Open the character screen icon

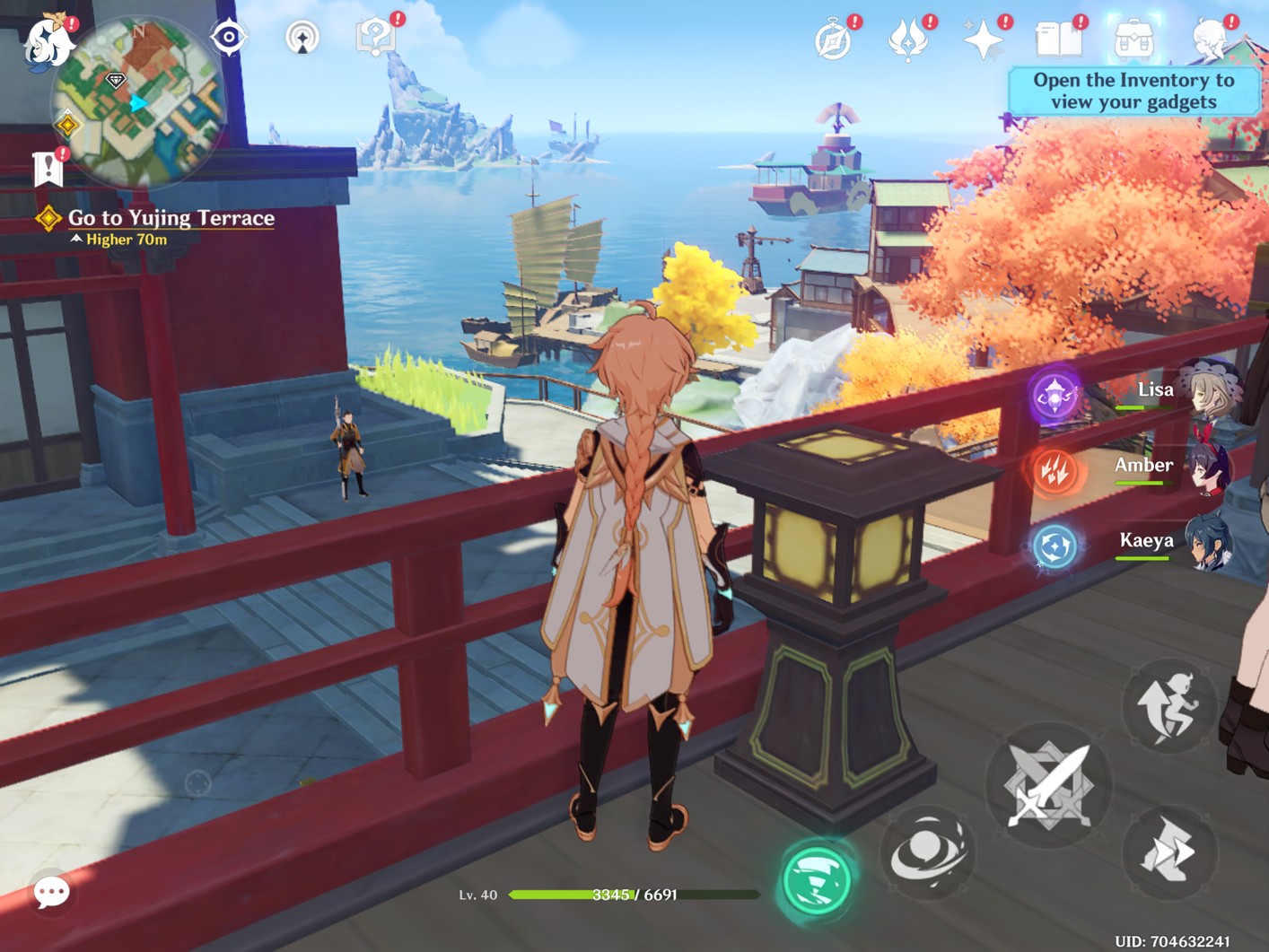(x=1211, y=40)
